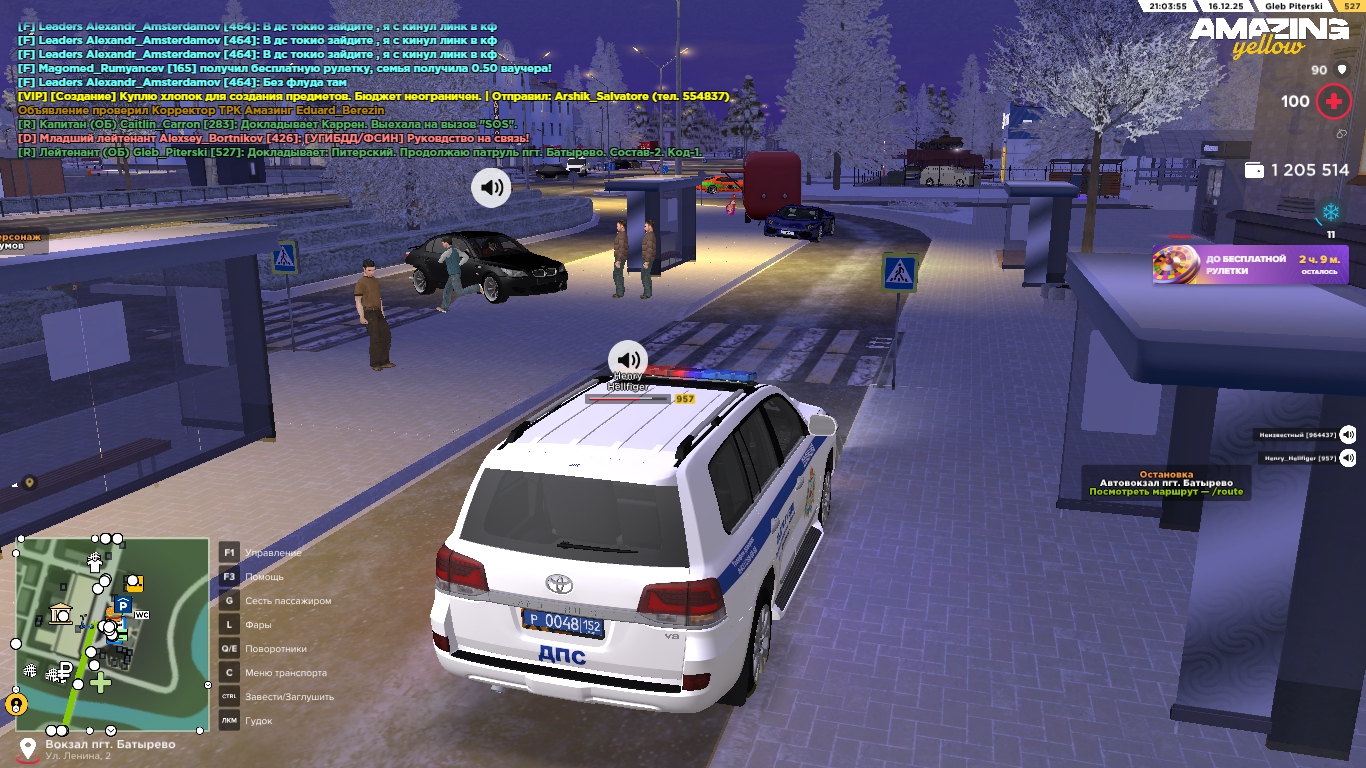This screenshot has width=1366, height=768.
Task: Click the blue snowflake icon
Action: [1331, 212]
